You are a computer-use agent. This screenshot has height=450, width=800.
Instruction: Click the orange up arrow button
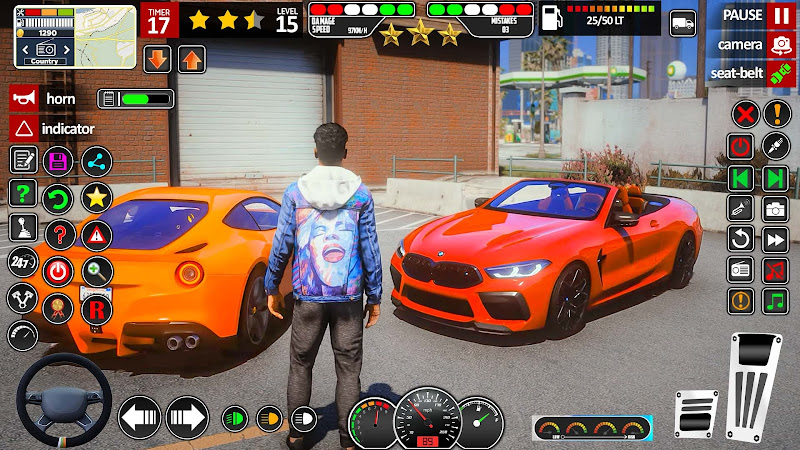pyautogui.click(x=191, y=59)
